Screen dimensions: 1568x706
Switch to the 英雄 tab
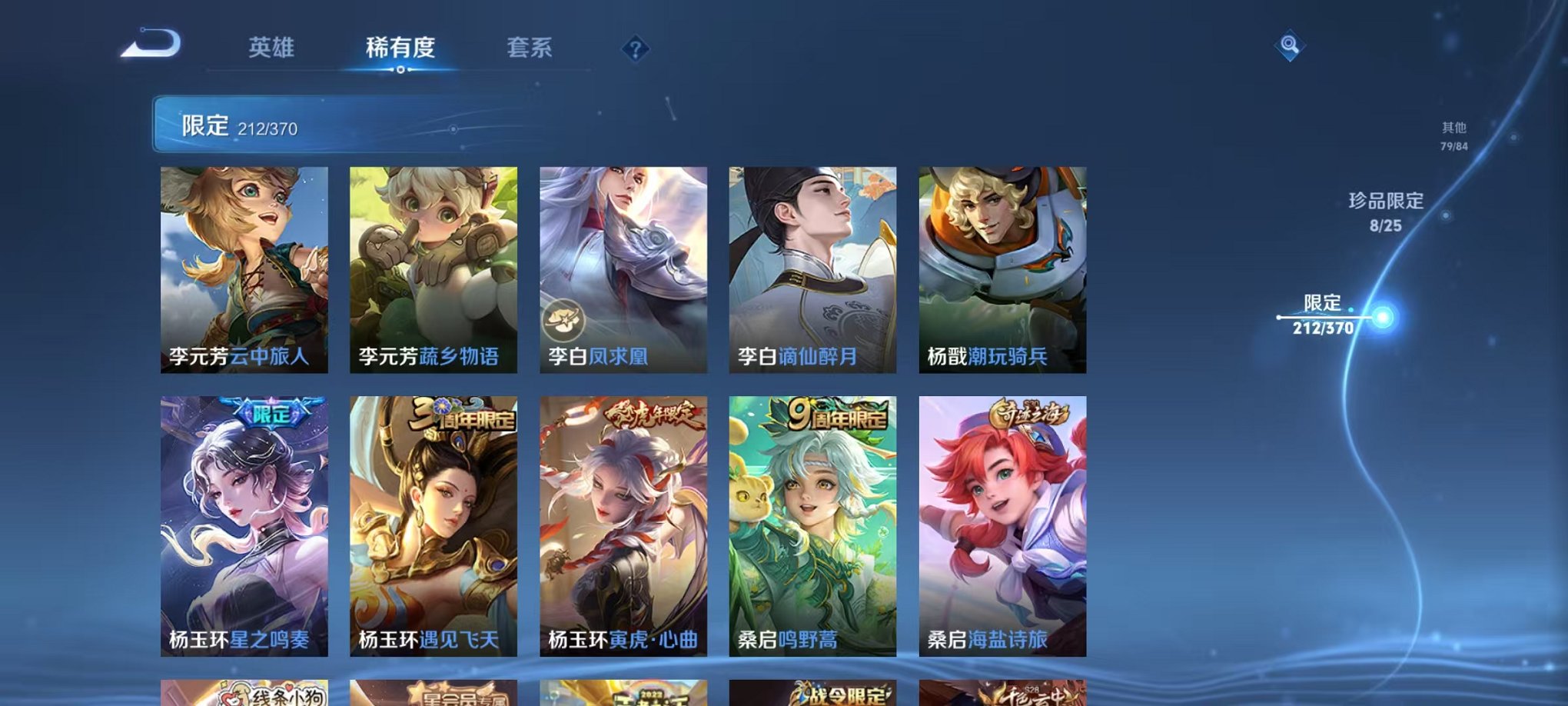tap(271, 48)
